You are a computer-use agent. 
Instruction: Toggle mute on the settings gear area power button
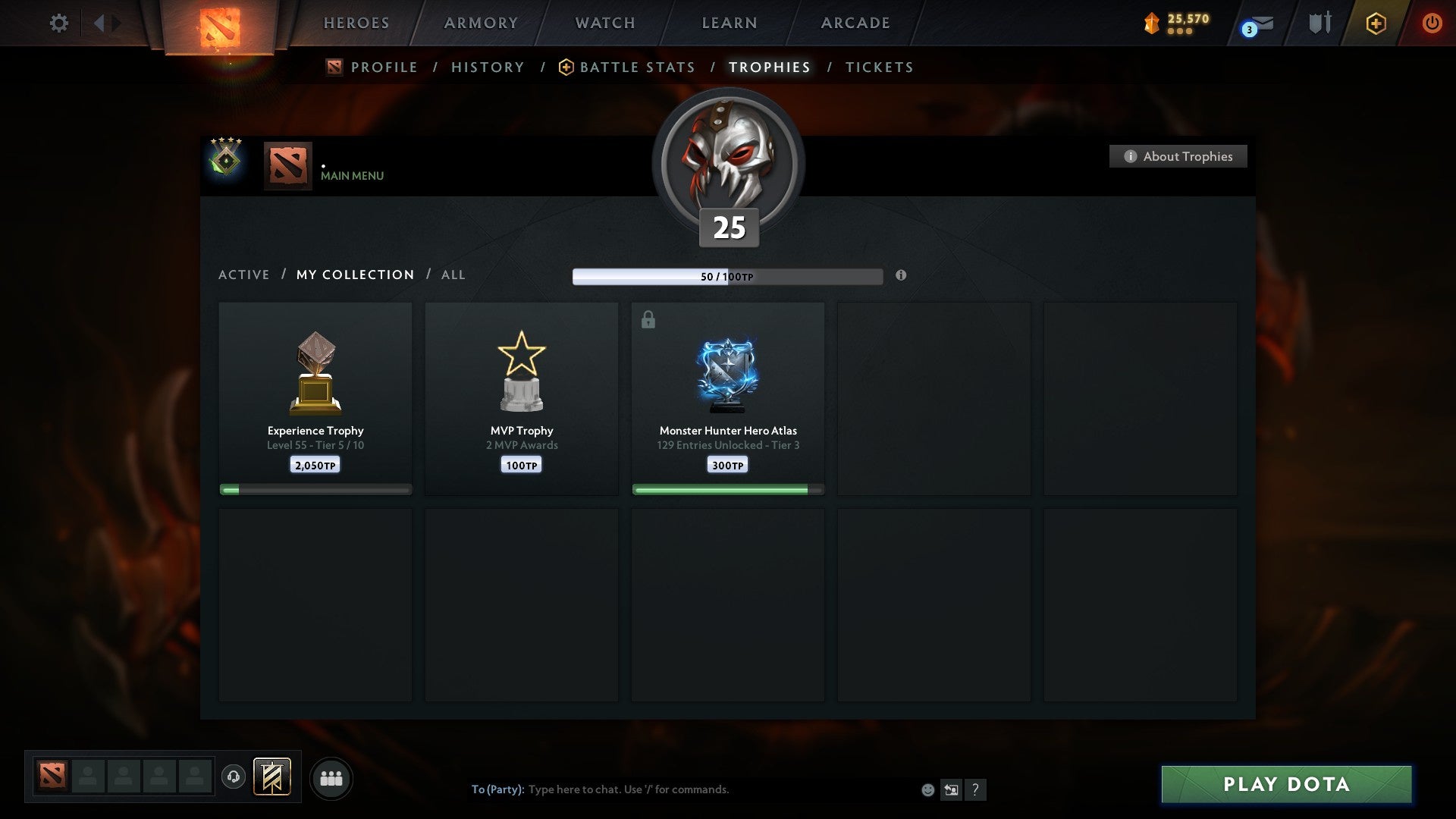pyautogui.click(x=1432, y=23)
